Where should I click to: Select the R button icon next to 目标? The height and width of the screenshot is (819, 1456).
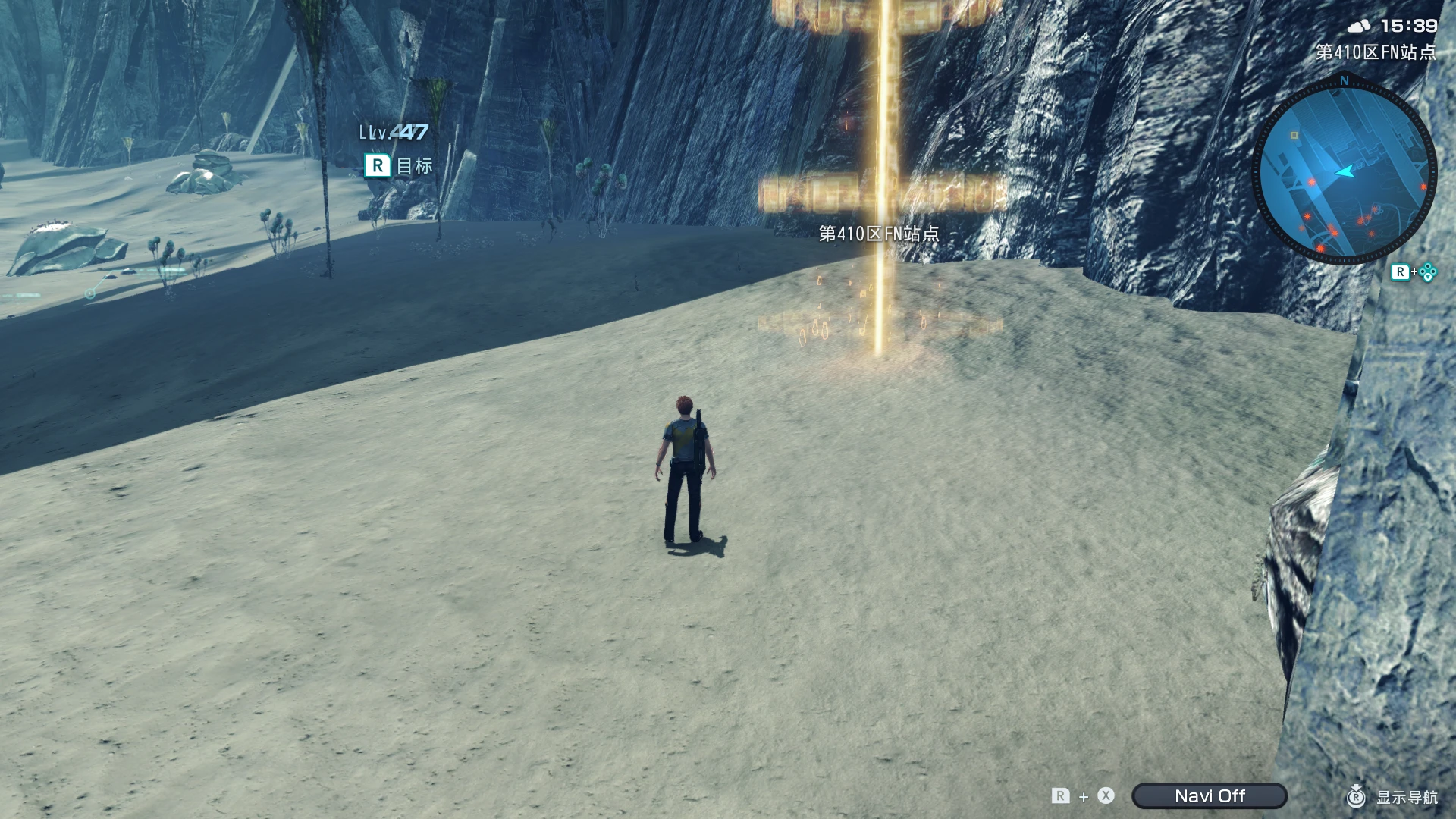[x=377, y=165]
